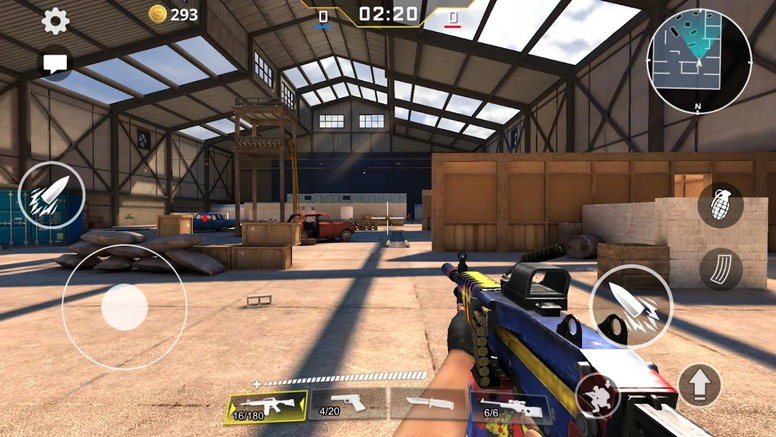Screen dimensions: 776x437
Task: Throw a grenade with the grenade button
Action: point(720,205)
